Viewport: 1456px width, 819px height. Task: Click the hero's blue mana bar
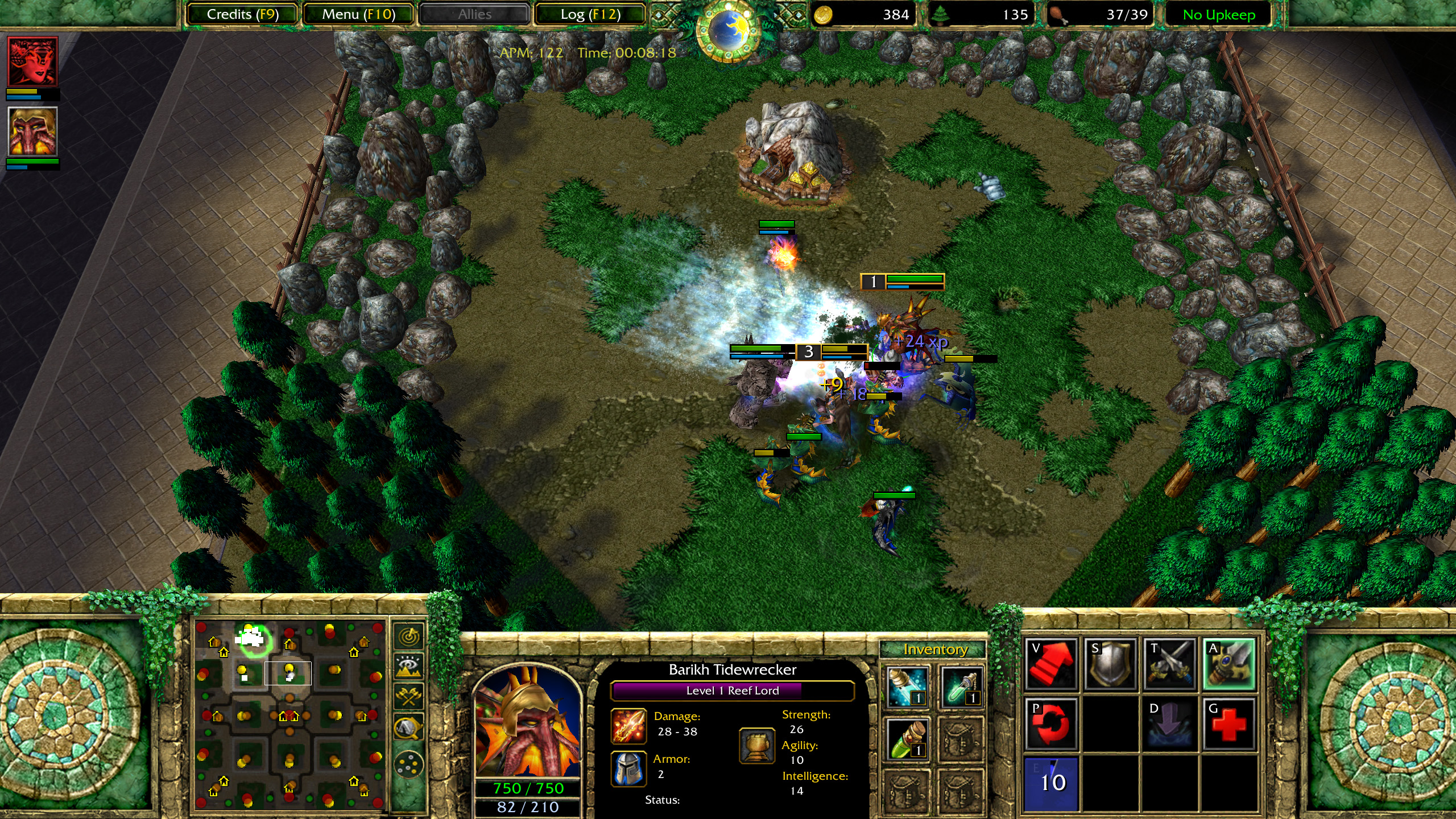point(529,805)
